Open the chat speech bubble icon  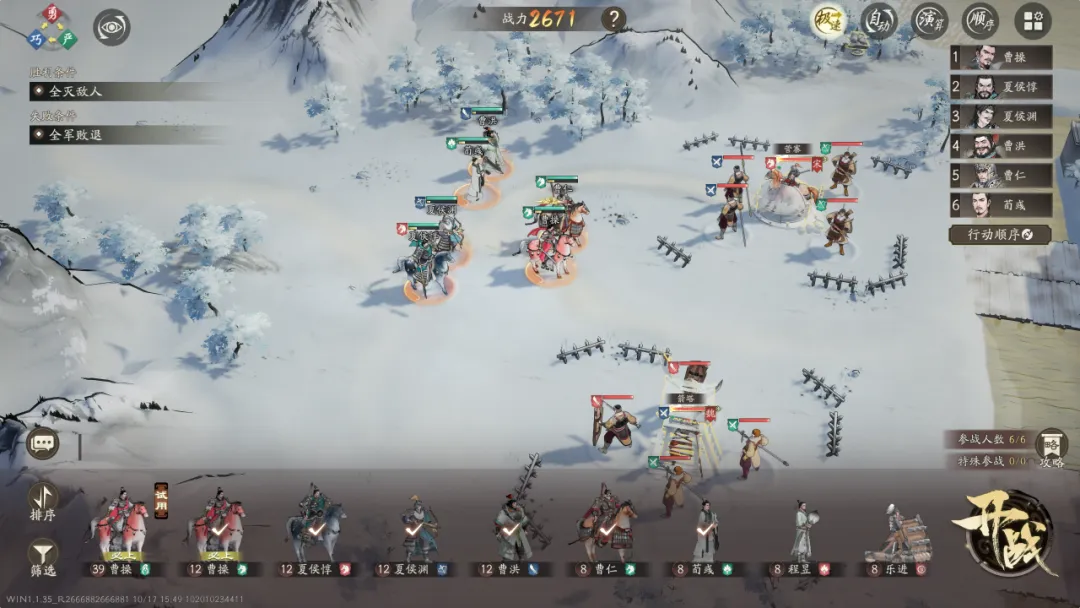tap(43, 443)
